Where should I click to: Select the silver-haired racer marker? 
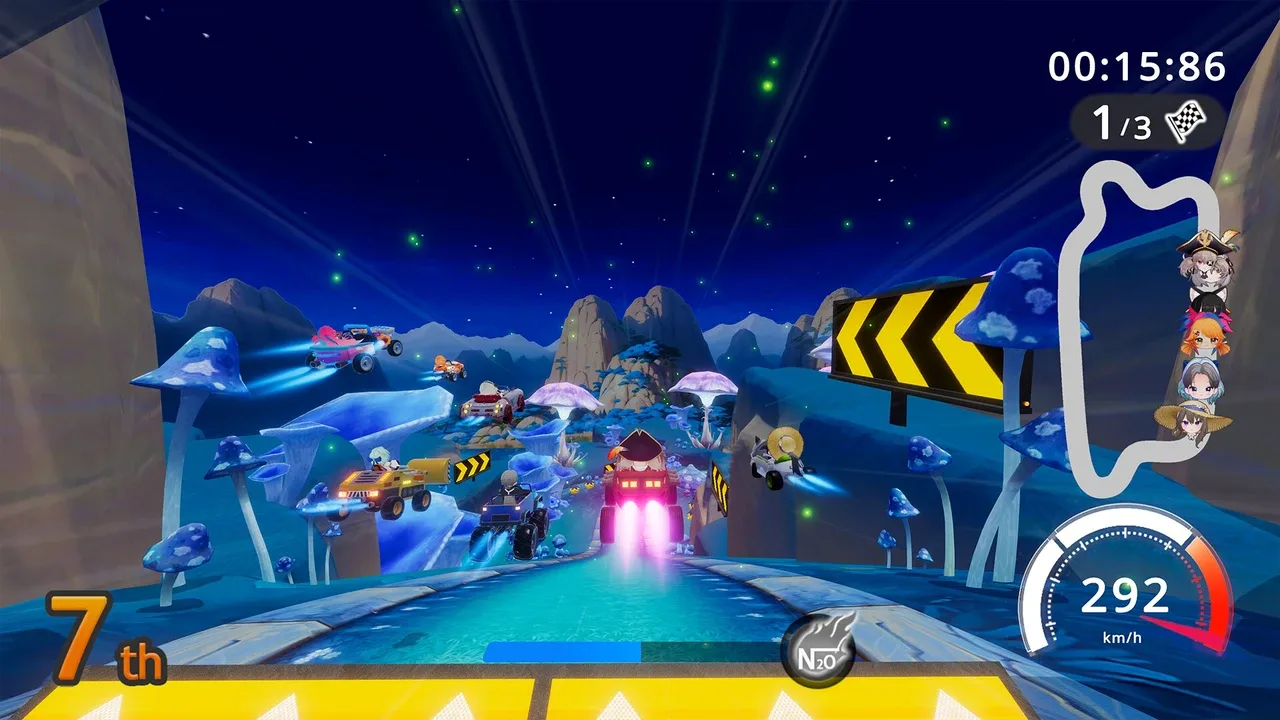coord(1198,379)
